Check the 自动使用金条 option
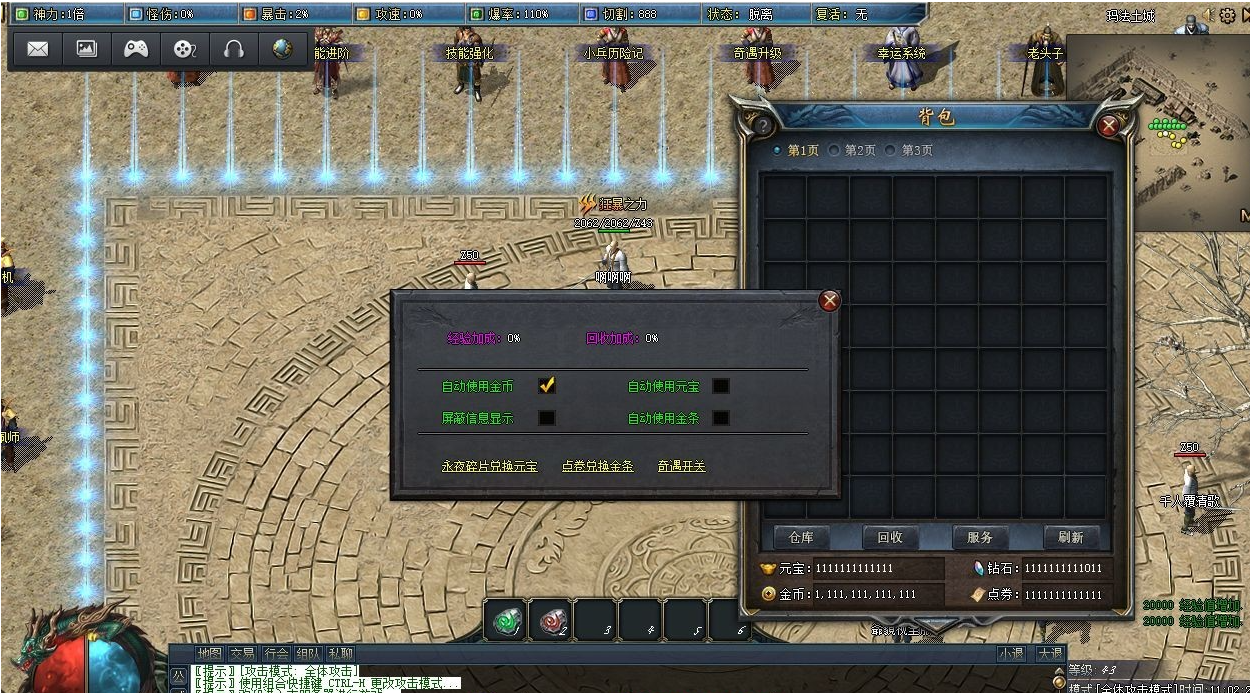This screenshot has height=693, width=1250. pos(720,418)
